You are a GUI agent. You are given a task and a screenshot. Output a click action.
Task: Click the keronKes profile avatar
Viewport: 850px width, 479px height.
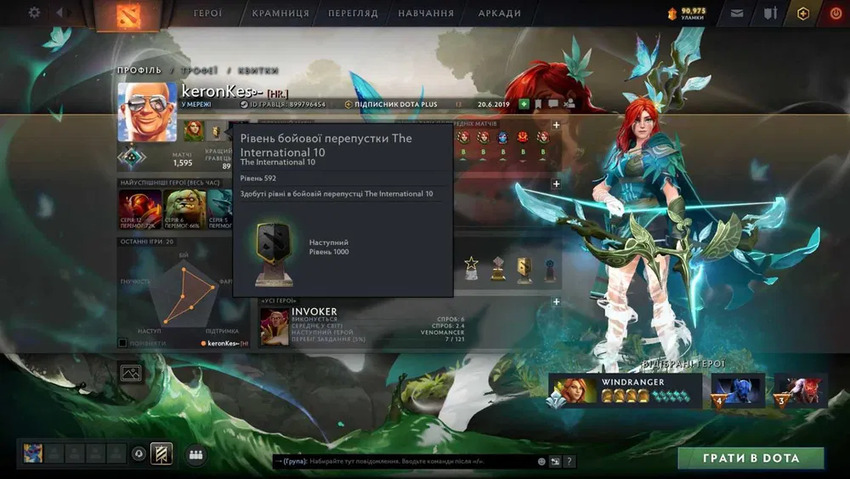(x=147, y=112)
